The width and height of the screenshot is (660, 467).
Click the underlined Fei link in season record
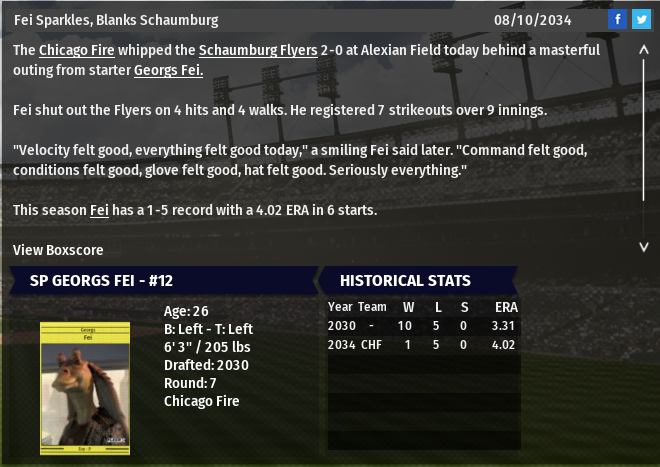click(99, 210)
